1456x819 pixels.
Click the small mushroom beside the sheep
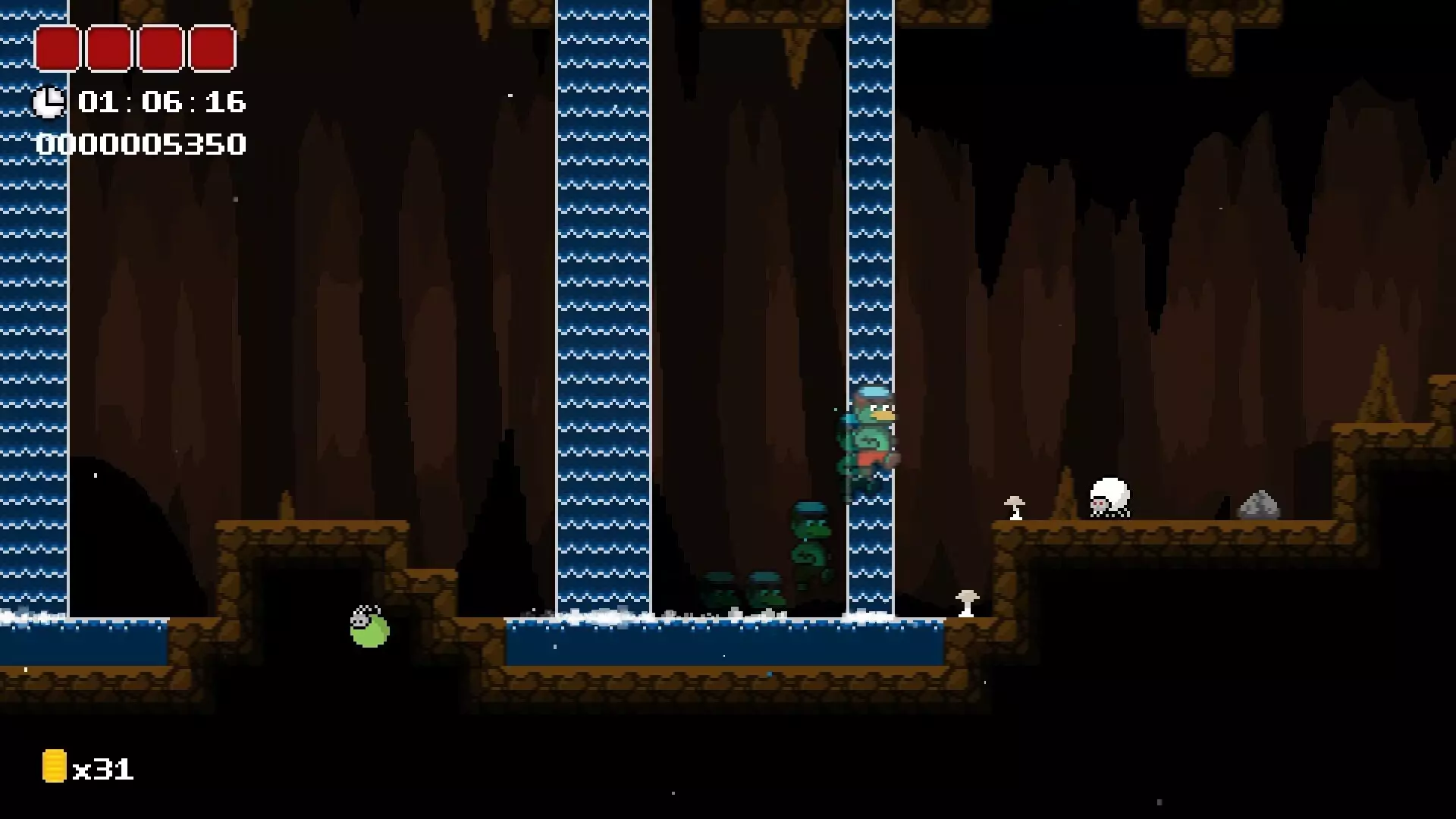coord(1015,508)
